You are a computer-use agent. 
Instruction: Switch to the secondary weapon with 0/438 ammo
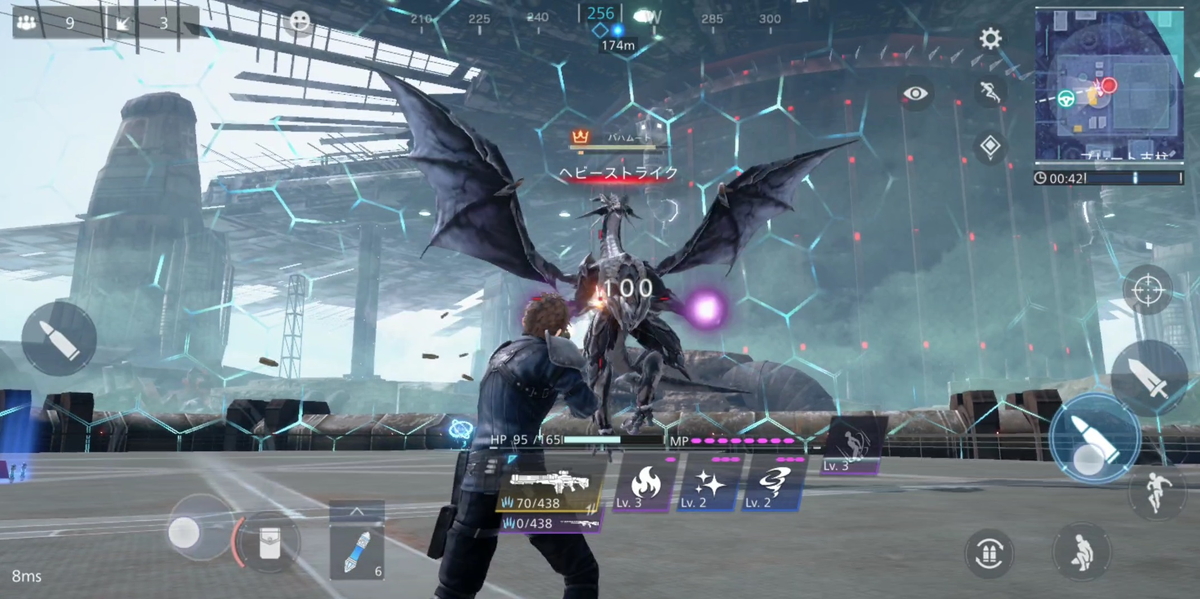click(x=550, y=522)
